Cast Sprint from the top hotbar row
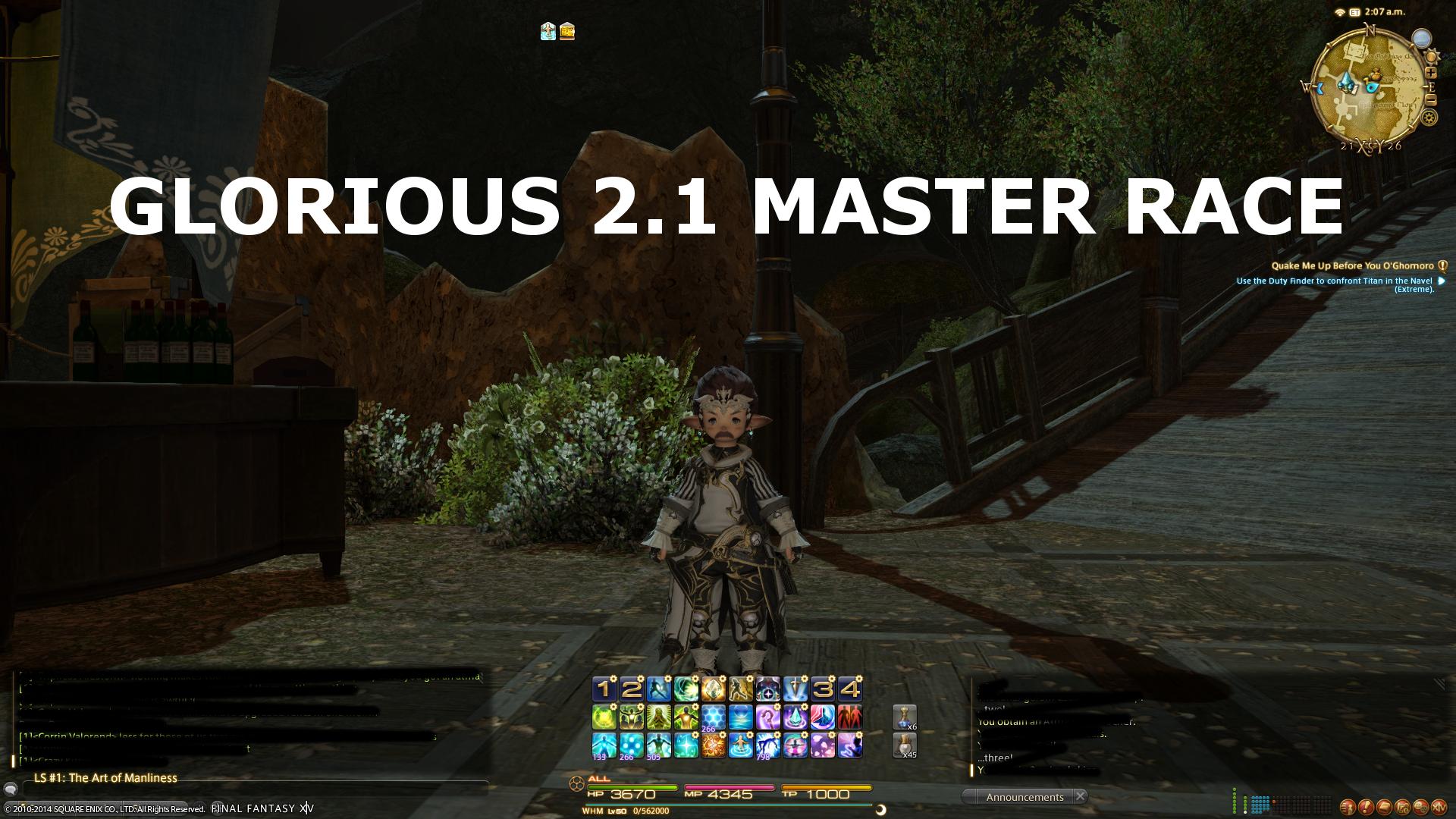The image size is (1456, 819). [x=742, y=689]
